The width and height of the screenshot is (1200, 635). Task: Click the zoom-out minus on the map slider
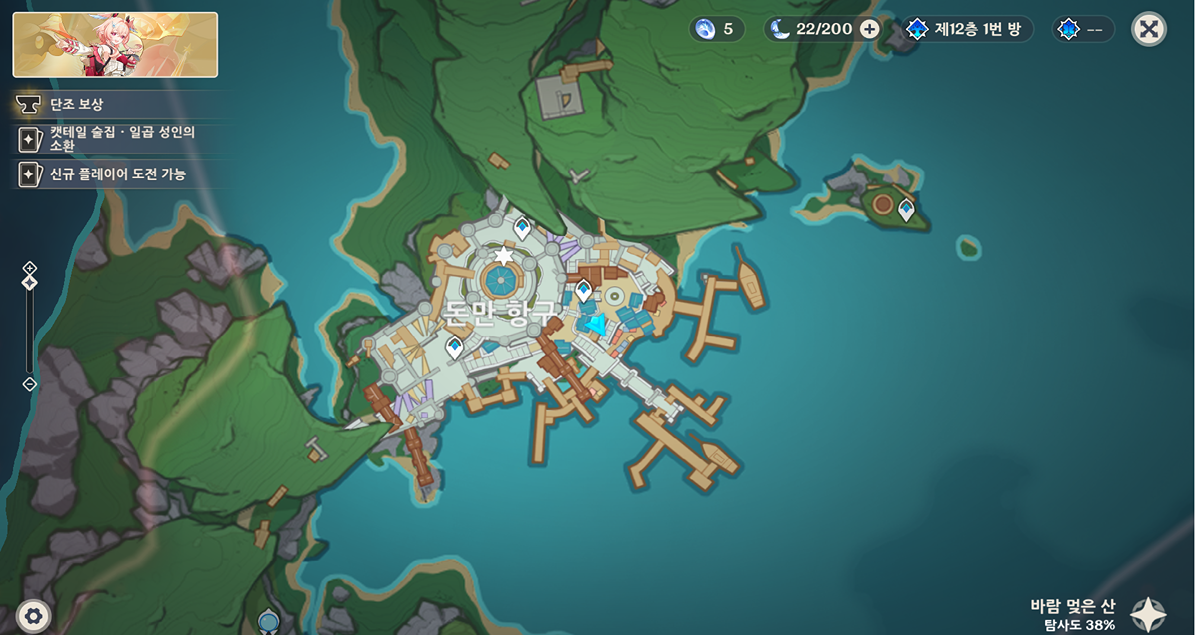pos(30,384)
